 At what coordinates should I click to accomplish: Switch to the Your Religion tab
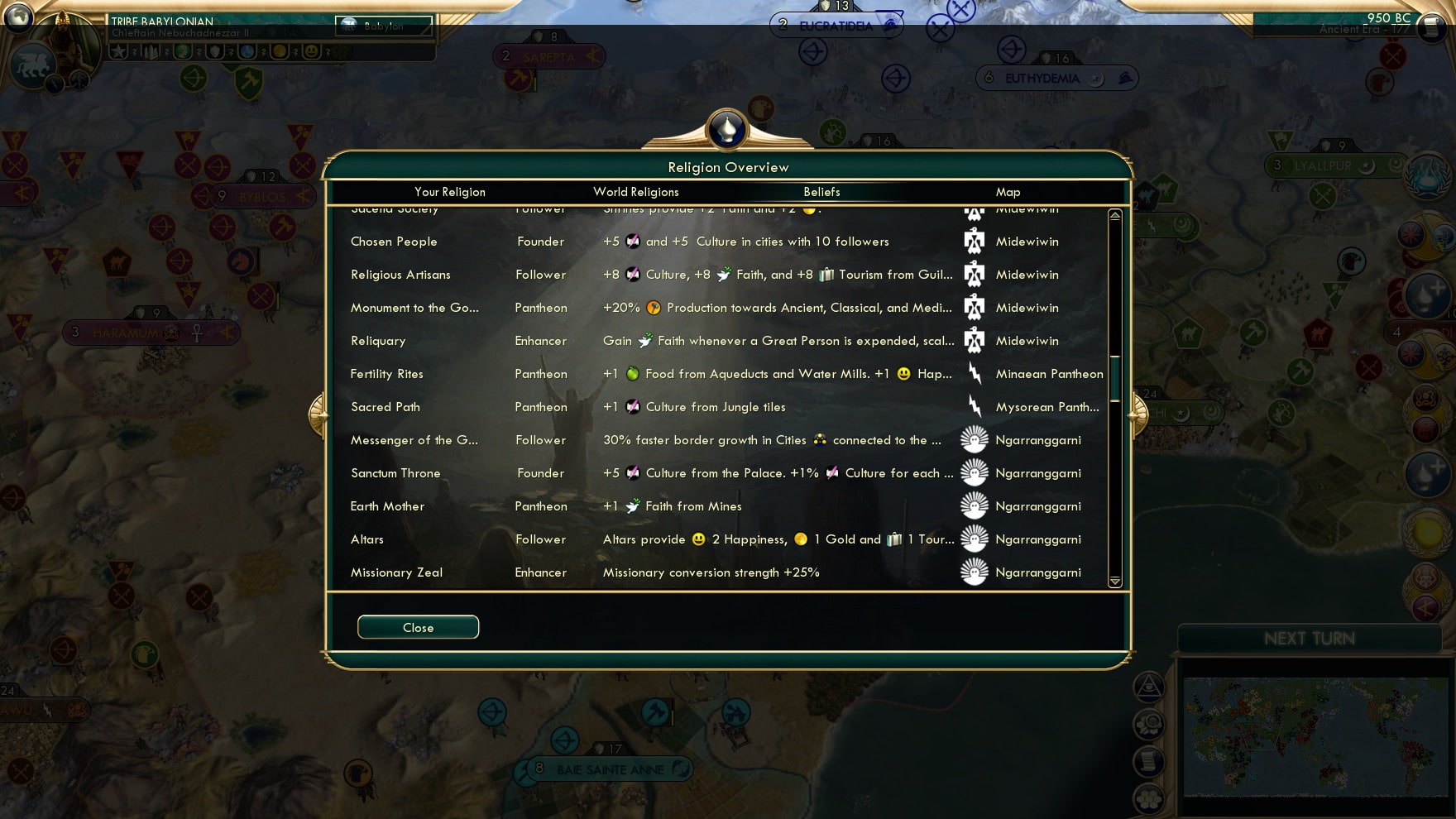449,191
